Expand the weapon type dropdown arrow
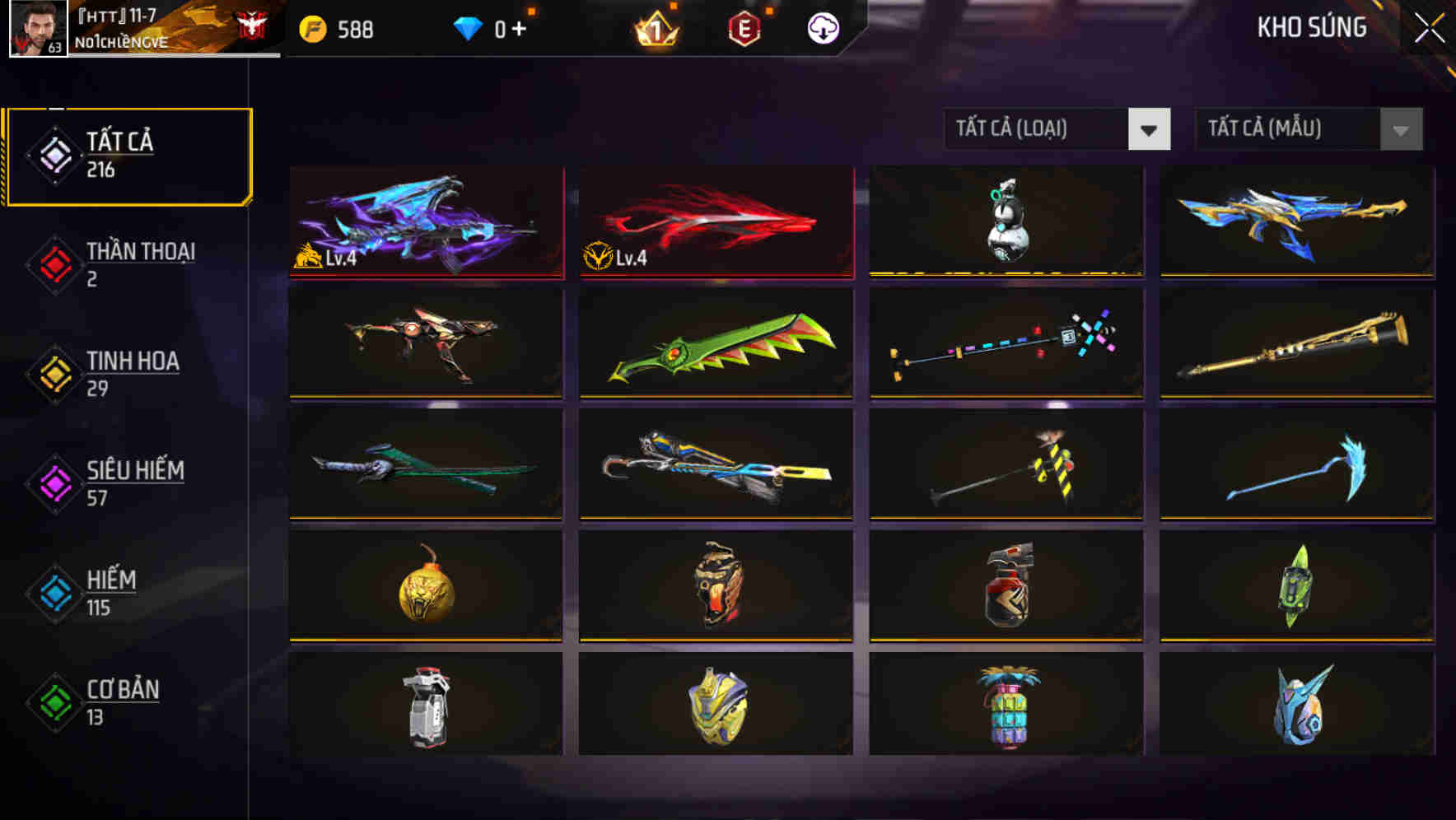1456x820 pixels. [1150, 129]
